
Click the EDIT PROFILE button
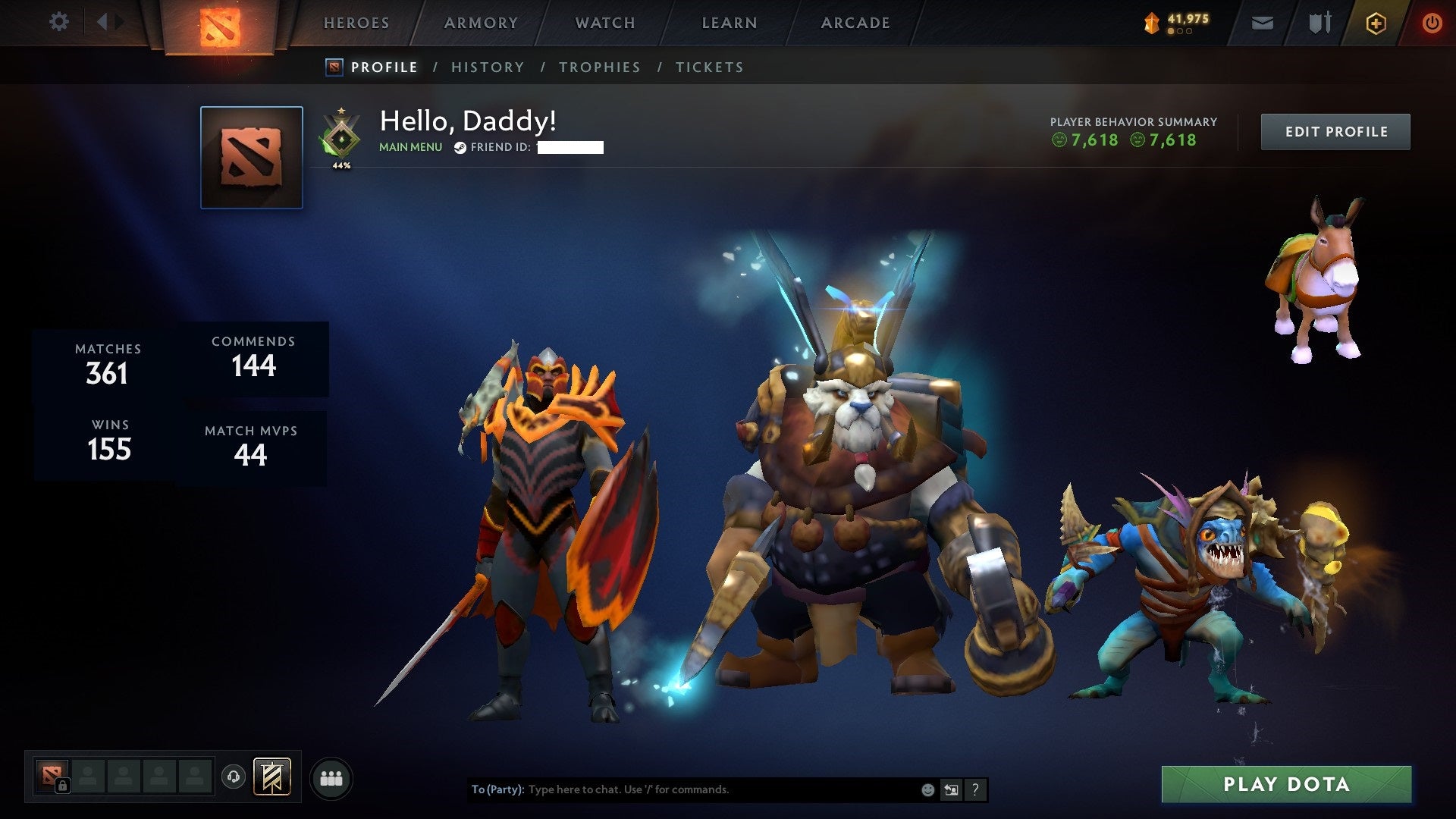[x=1335, y=130]
